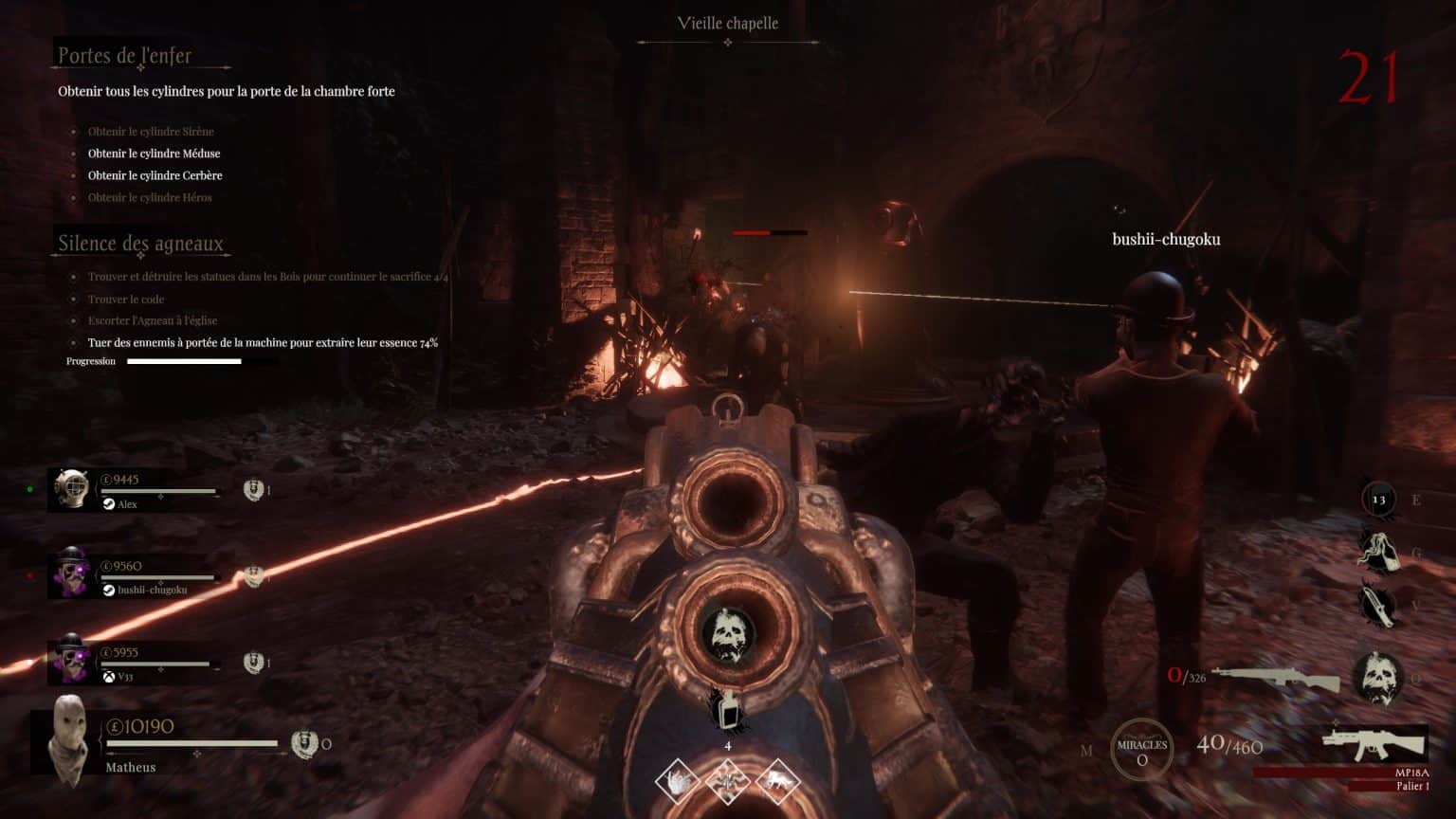Select the throwable bottle icon beside G

(1381, 551)
